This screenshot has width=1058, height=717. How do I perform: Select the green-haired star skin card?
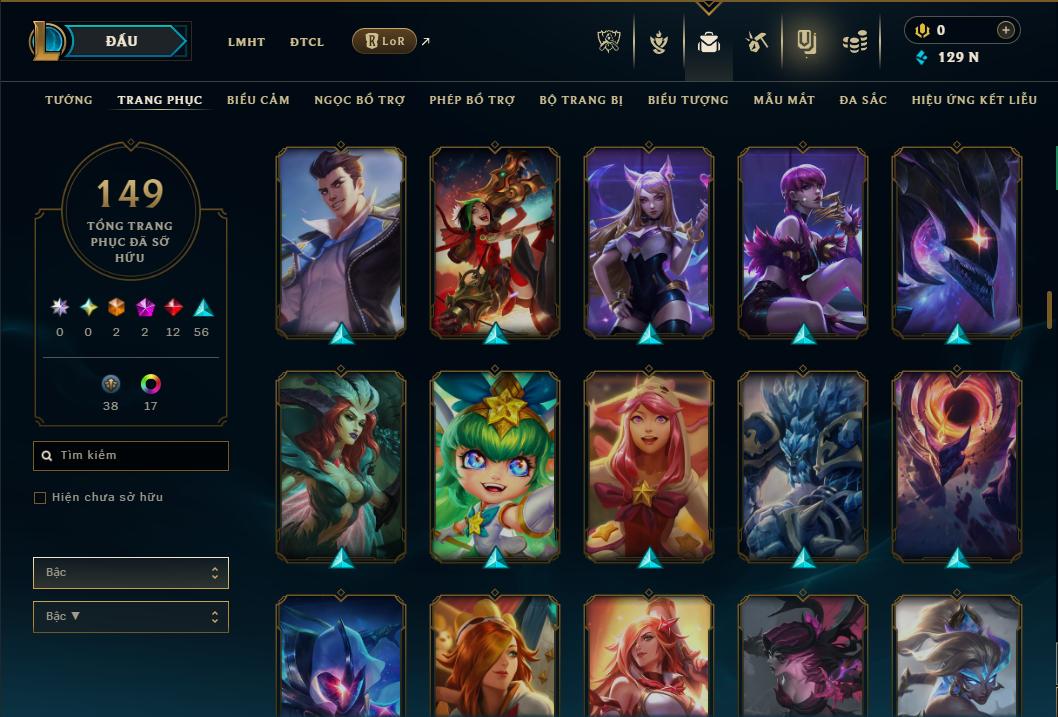pos(495,465)
